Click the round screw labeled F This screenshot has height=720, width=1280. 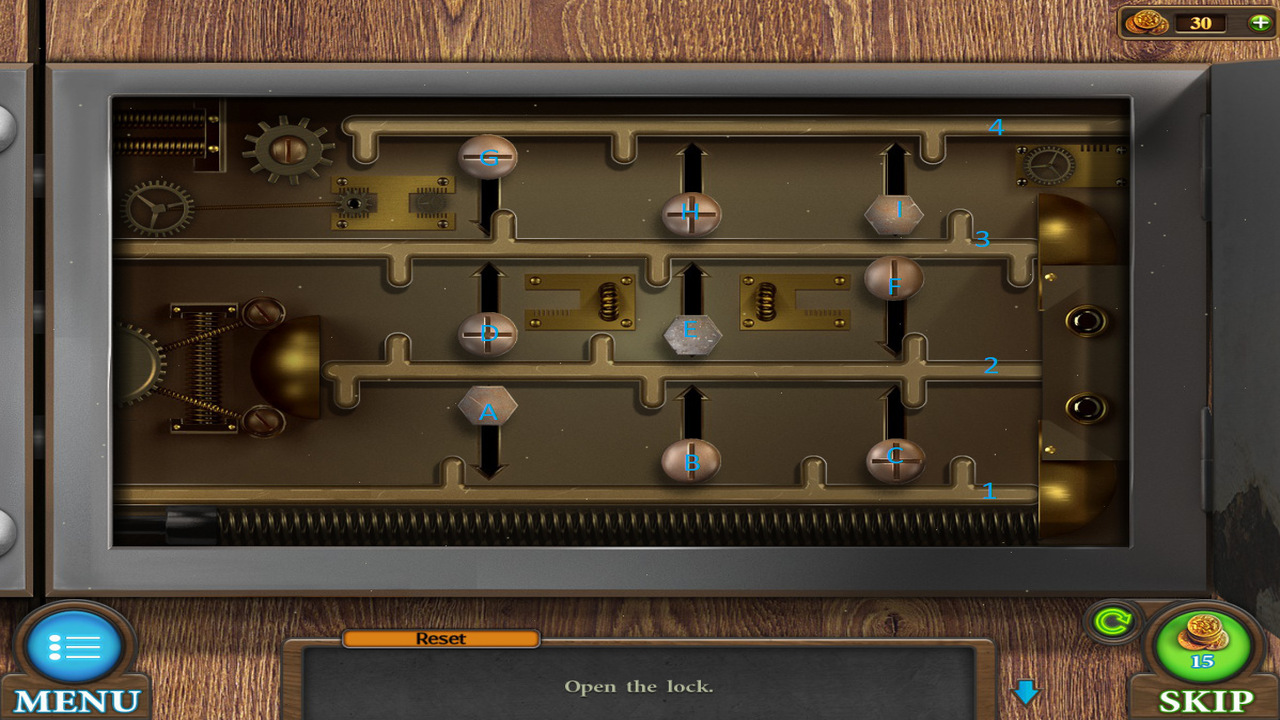pos(894,279)
